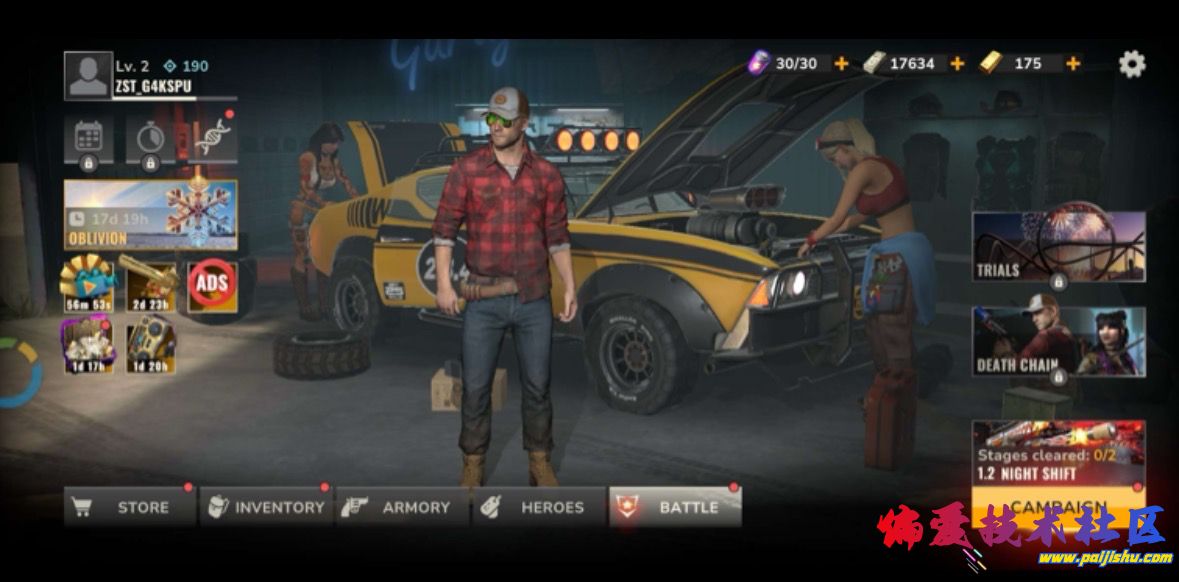Open the Heroes menu
This screenshot has height=582, width=1179.
(x=539, y=507)
